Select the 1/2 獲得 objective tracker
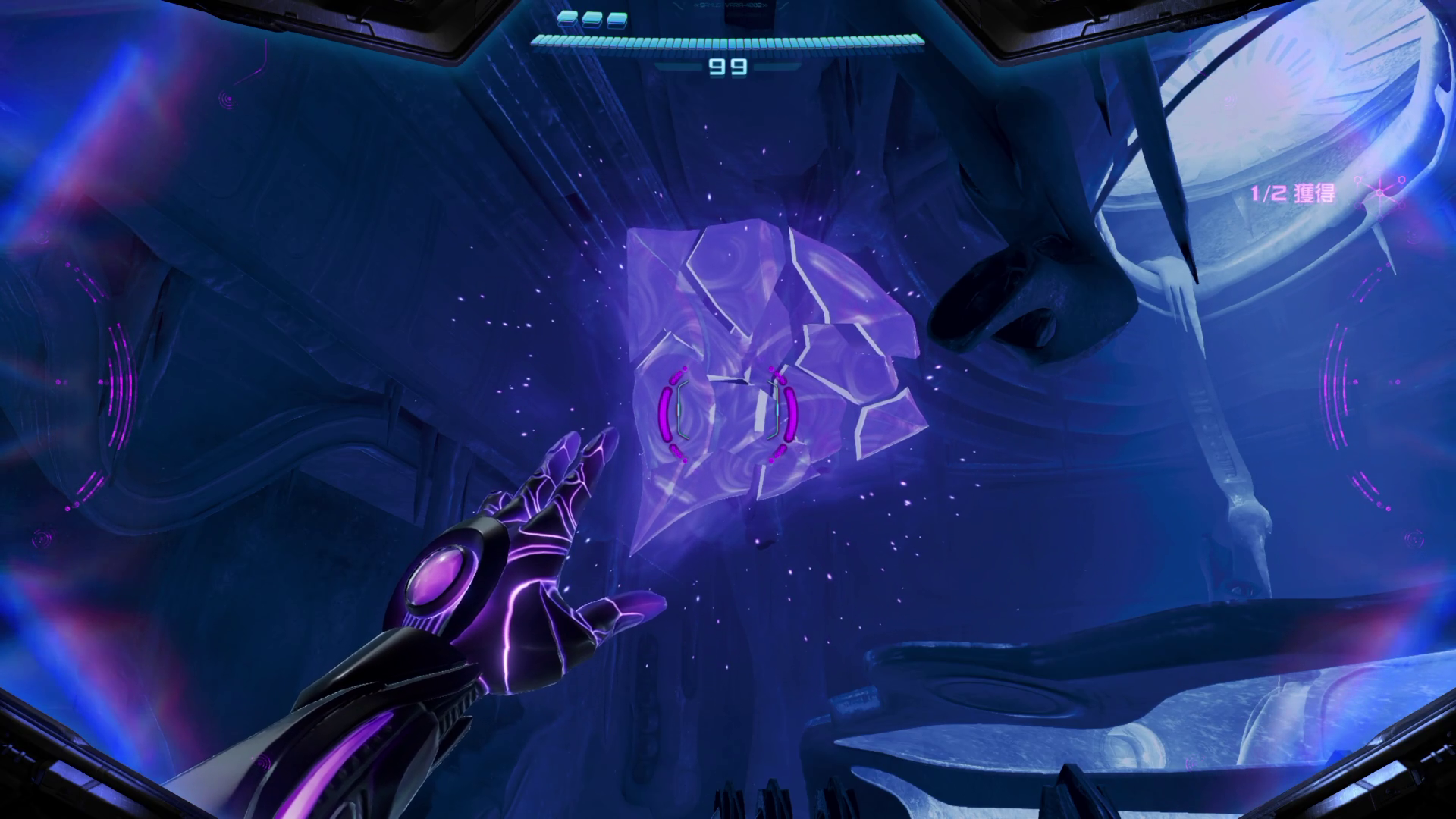 [x=1293, y=193]
